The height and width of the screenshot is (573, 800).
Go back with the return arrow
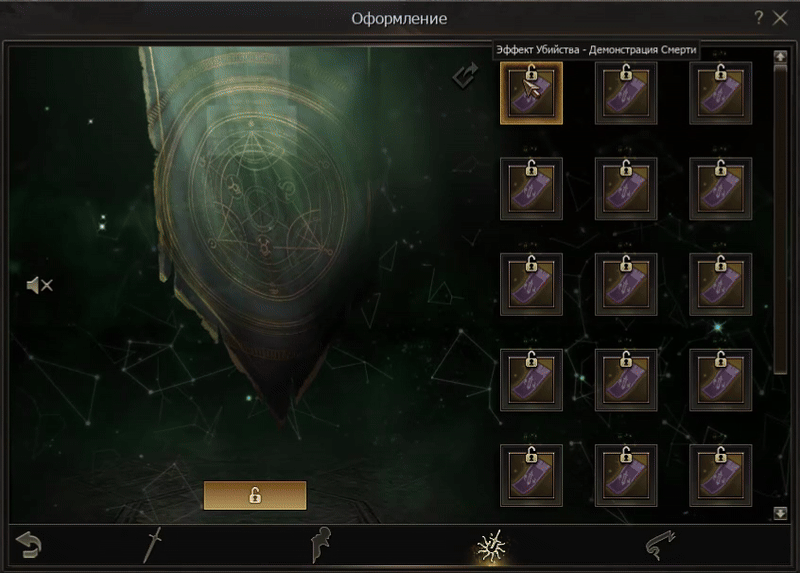30,545
